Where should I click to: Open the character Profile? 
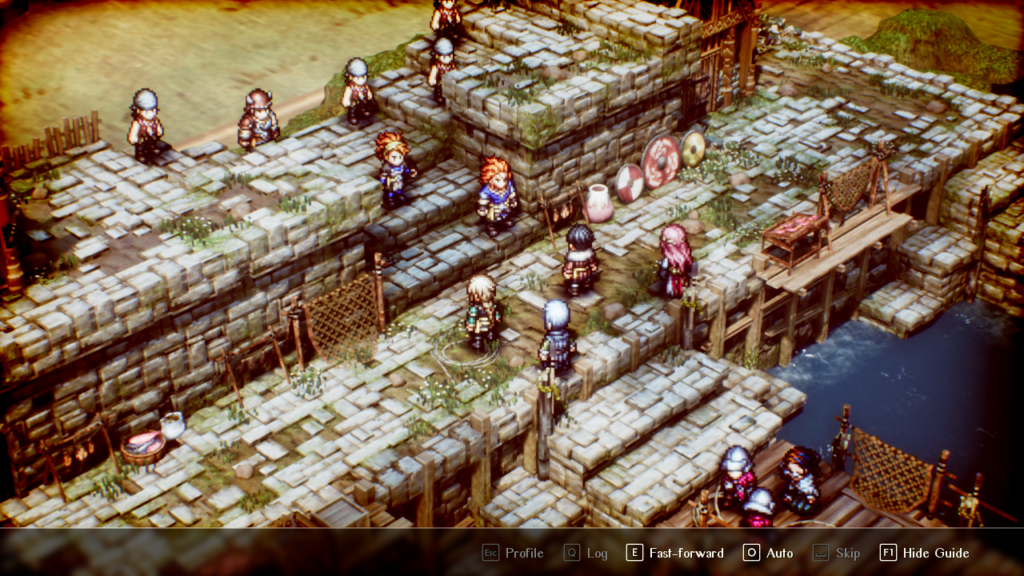tap(513, 553)
